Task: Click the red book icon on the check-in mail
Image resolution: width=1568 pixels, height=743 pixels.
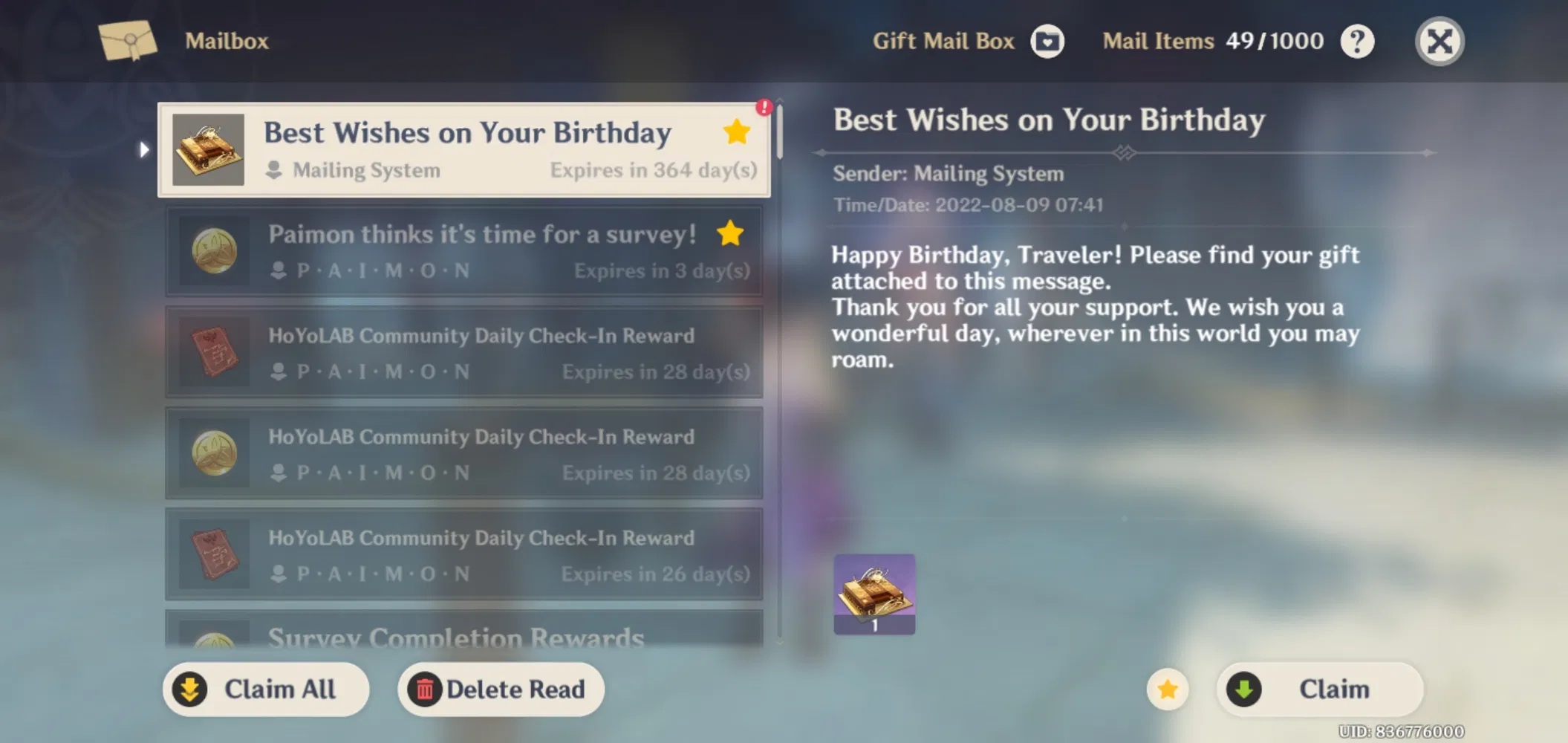Action: (215, 351)
